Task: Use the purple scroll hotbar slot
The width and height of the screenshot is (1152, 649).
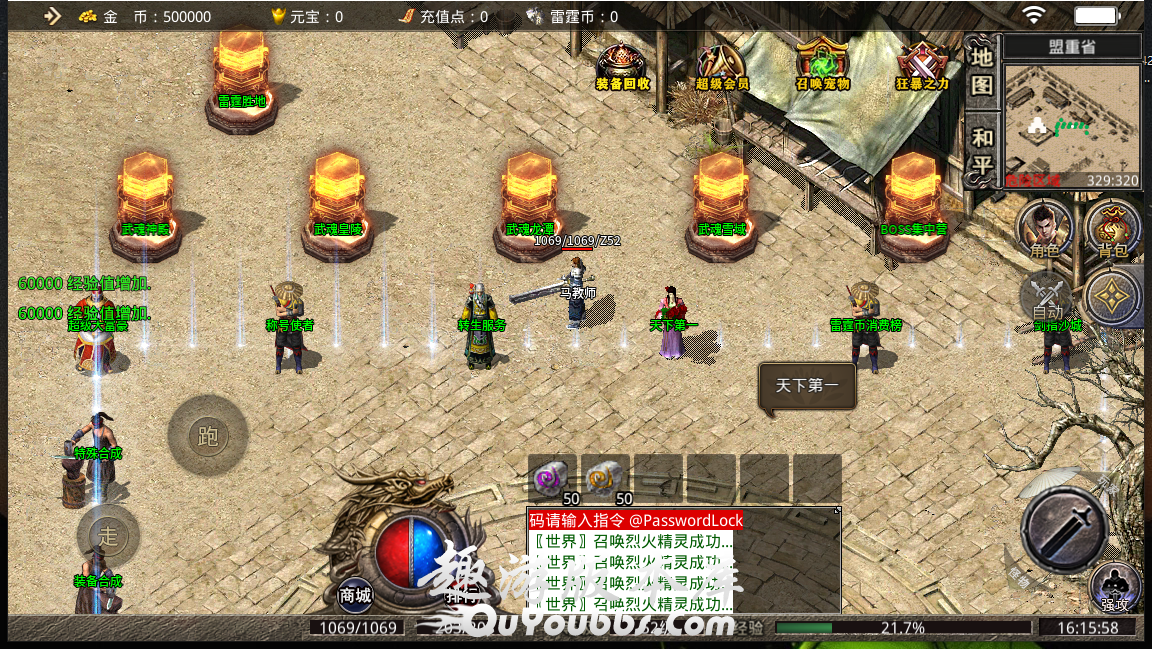Action: 552,477
